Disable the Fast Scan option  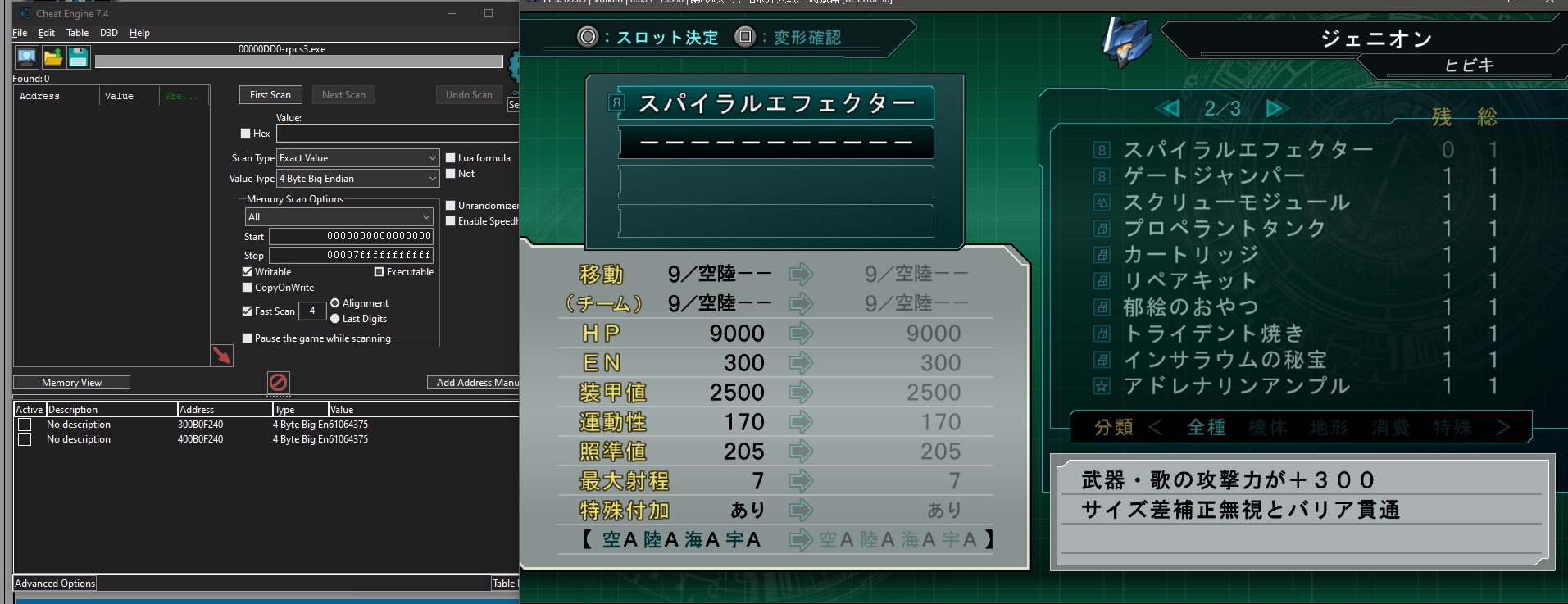click(x=247, y=311)
